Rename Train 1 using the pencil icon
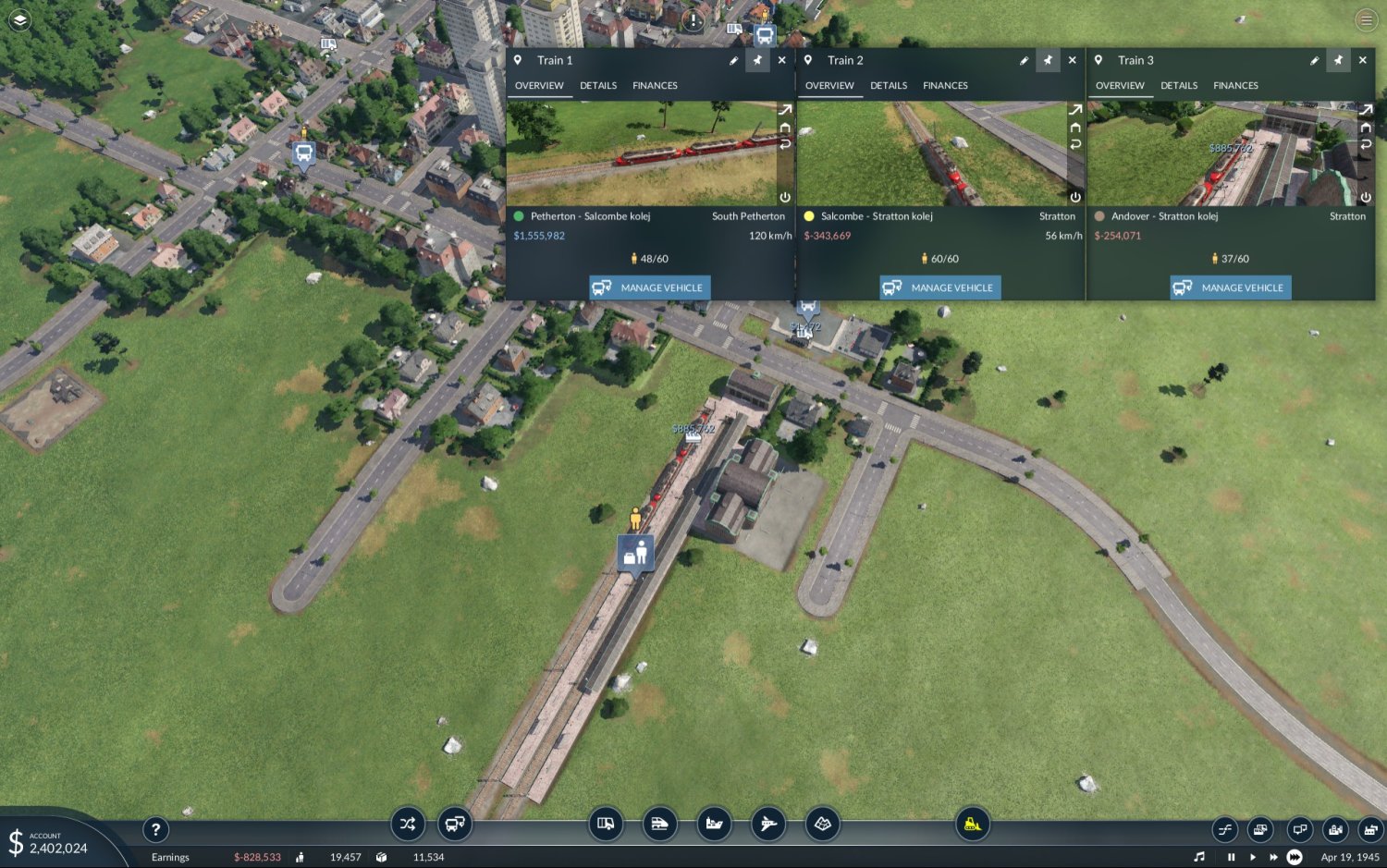Screen dimensions: 1387x868 click(734, 60)
